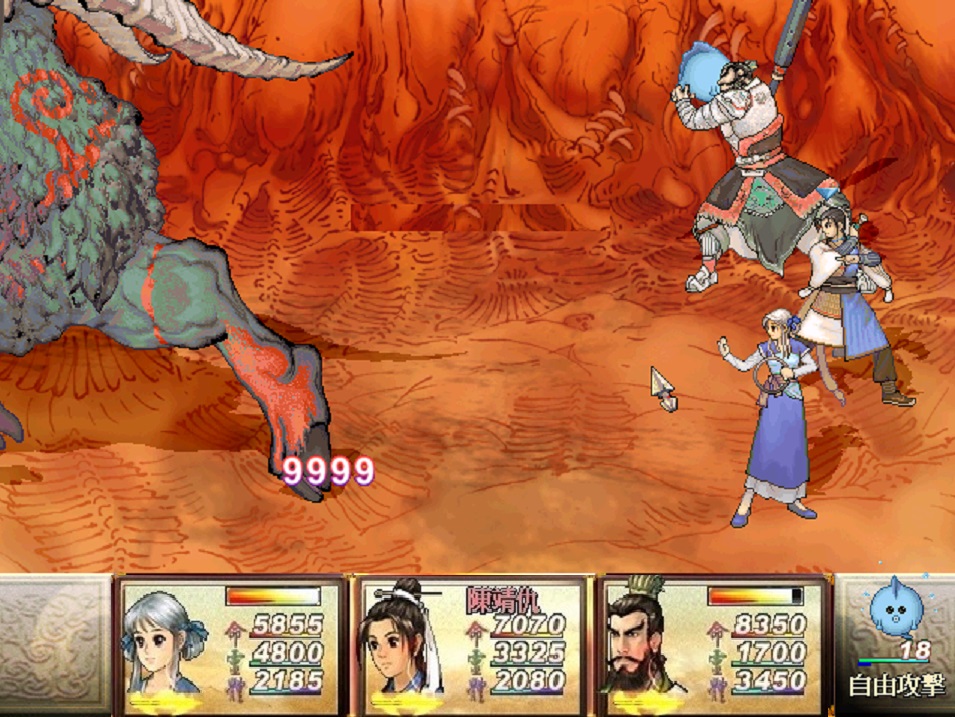Toggle the 自由攻擊 free attack mode

(x=895, y=688)
